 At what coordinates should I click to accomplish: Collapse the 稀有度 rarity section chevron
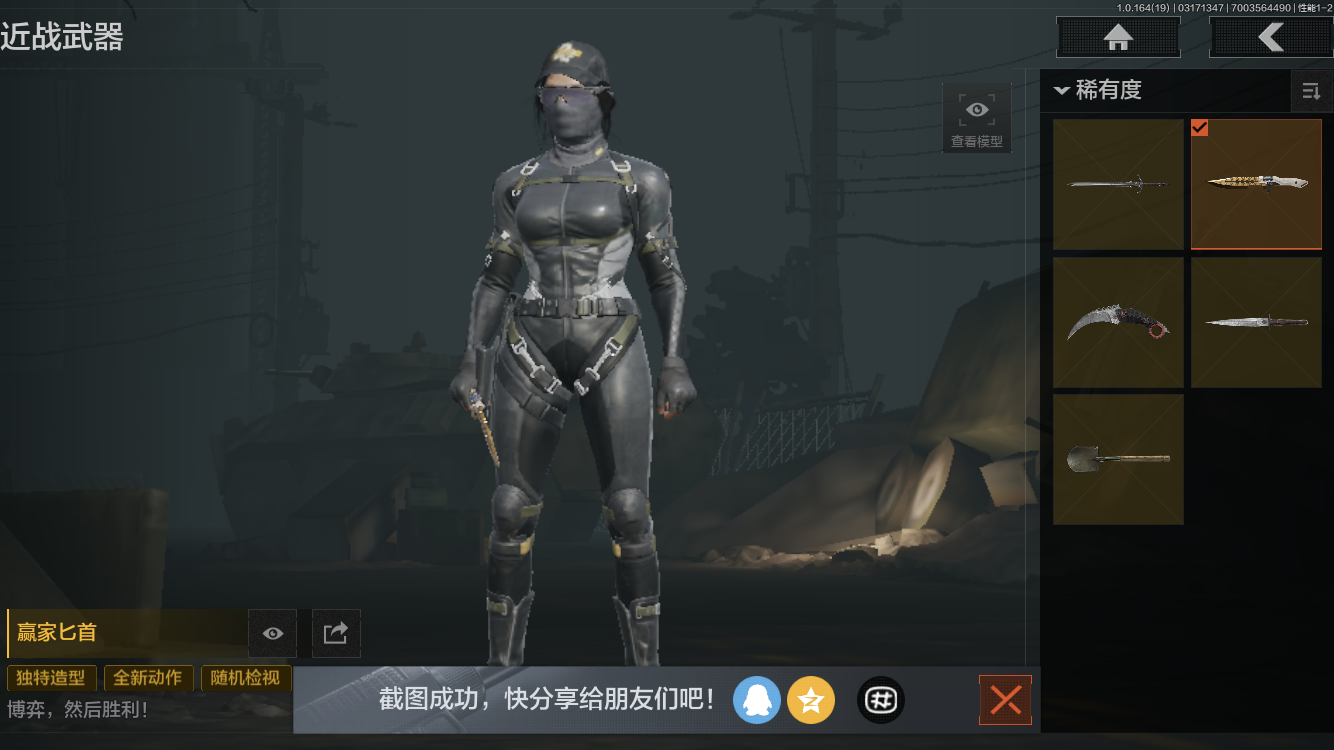click(1062, 90)
